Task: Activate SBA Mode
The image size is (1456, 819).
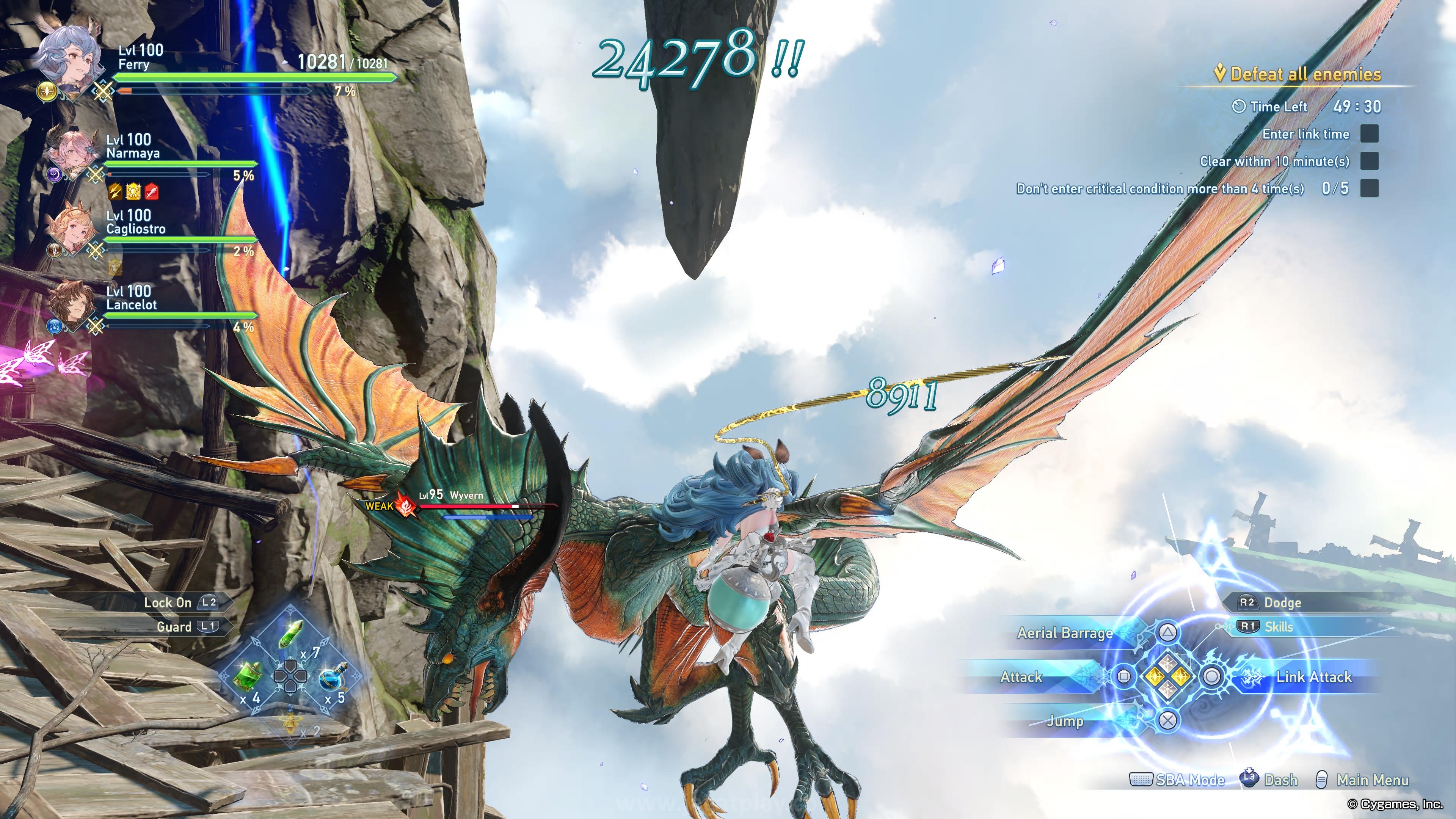Action: pyautogui.click(x=1189, y=780)
